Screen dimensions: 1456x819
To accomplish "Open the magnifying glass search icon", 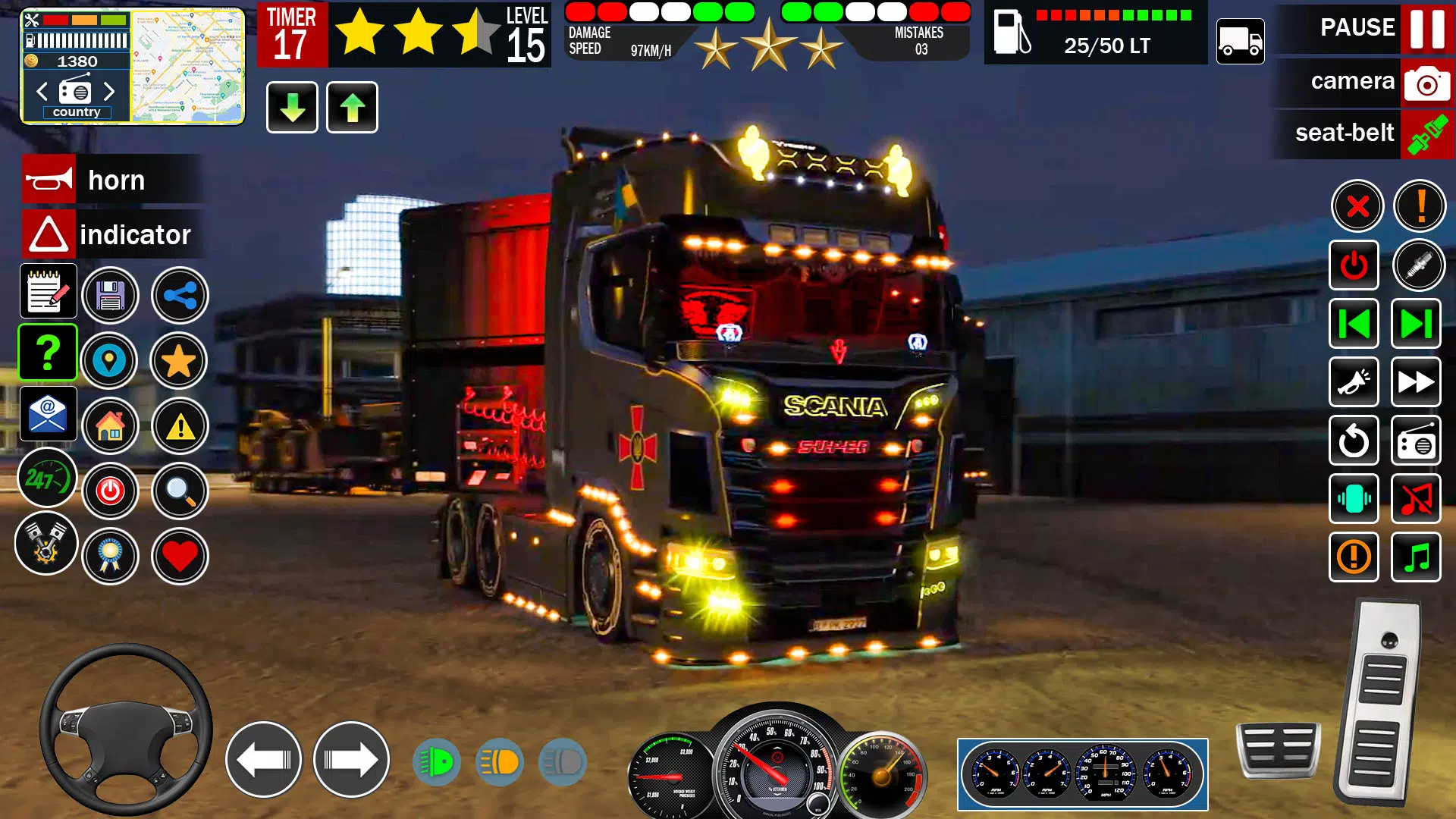I will click(x=180, y=491).
